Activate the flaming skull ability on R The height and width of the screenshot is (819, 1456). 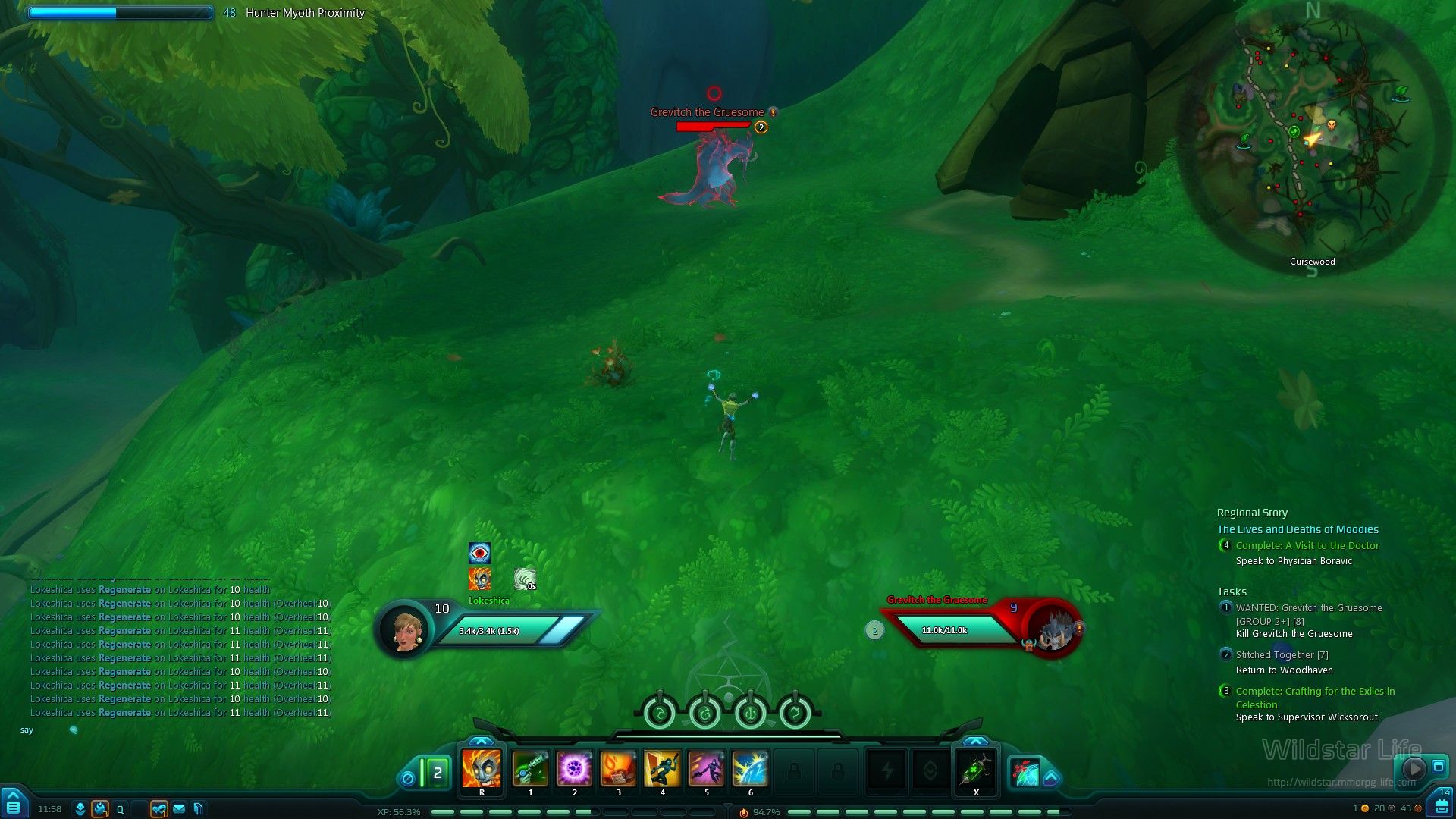(482, 769)
